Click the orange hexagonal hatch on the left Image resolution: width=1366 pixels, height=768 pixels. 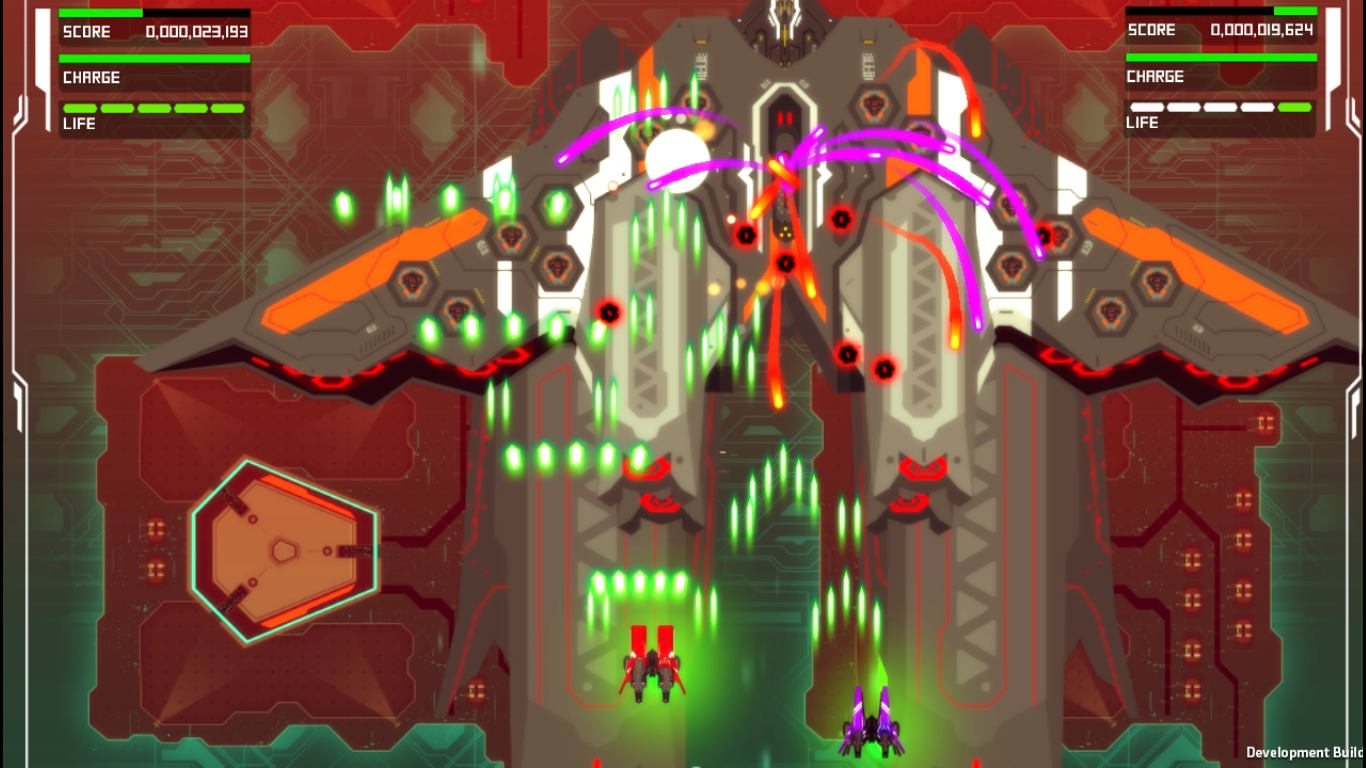point(283,551)
